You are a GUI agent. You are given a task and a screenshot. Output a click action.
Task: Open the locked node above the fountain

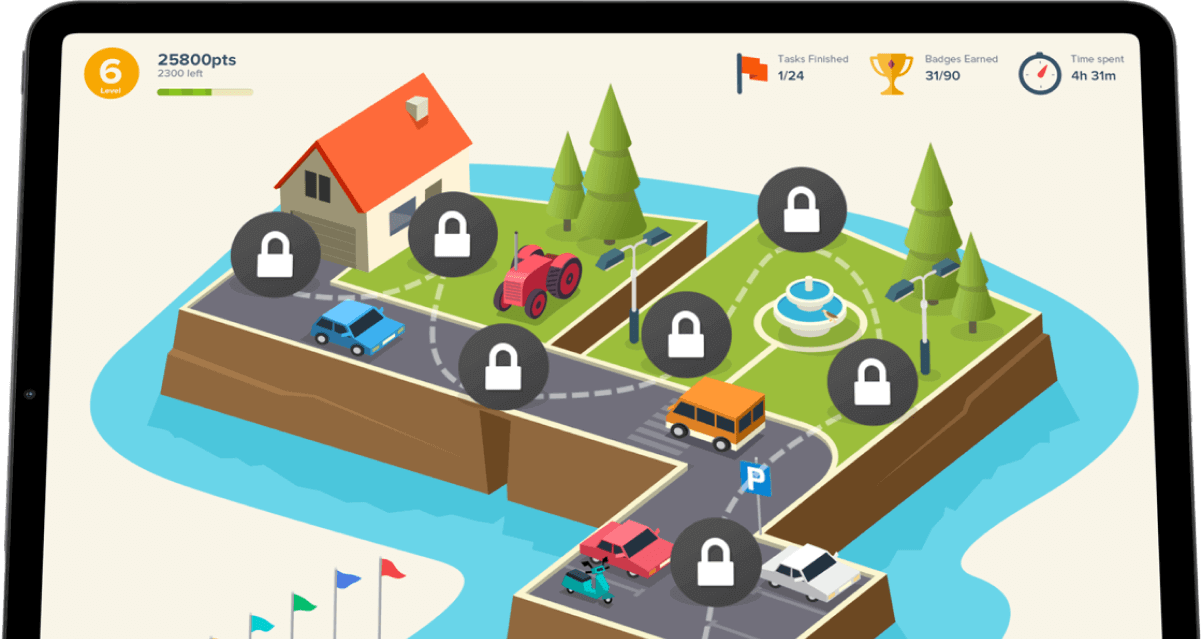802,210
